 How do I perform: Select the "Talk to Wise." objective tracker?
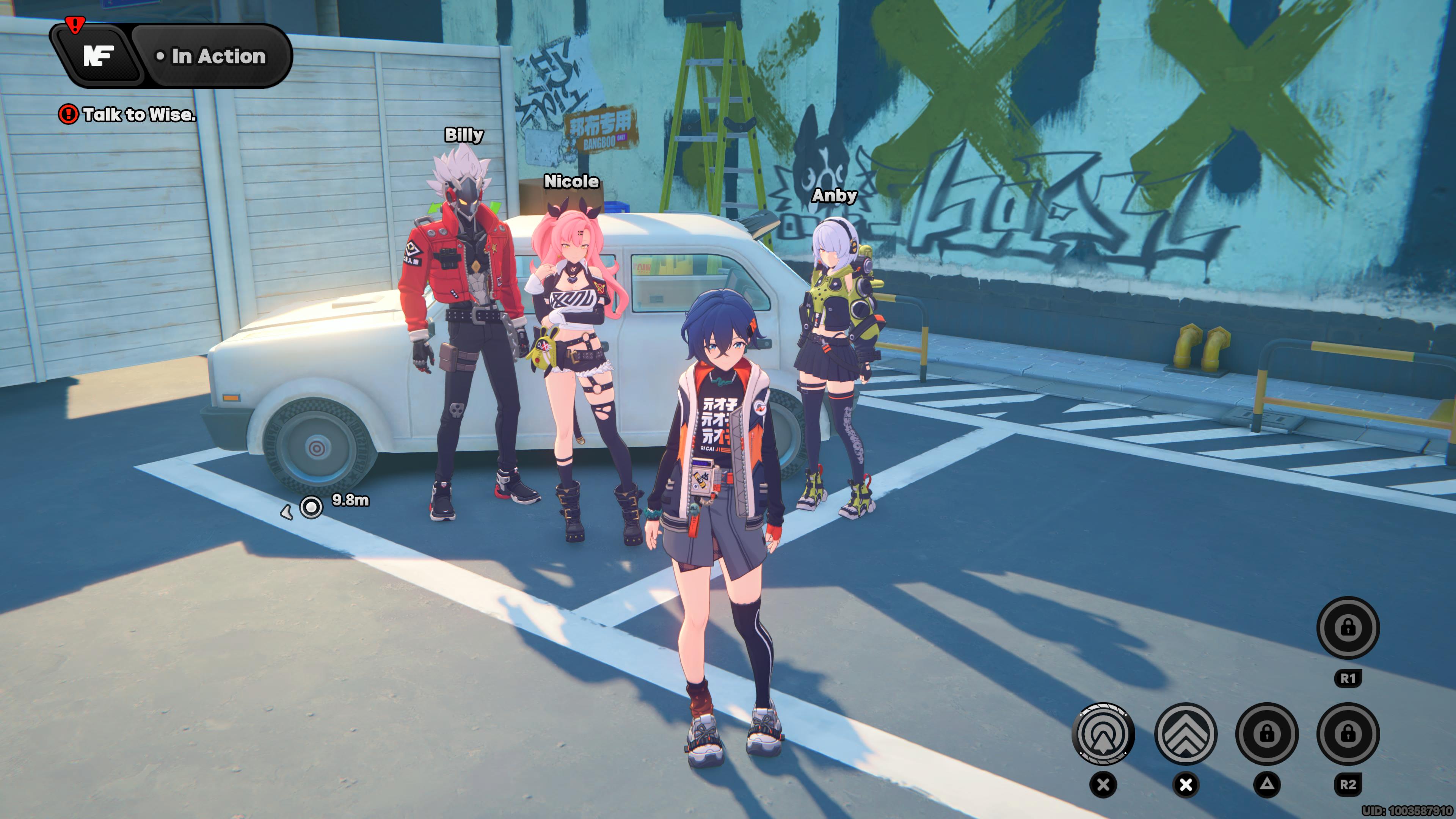click(x=129, y=115)
